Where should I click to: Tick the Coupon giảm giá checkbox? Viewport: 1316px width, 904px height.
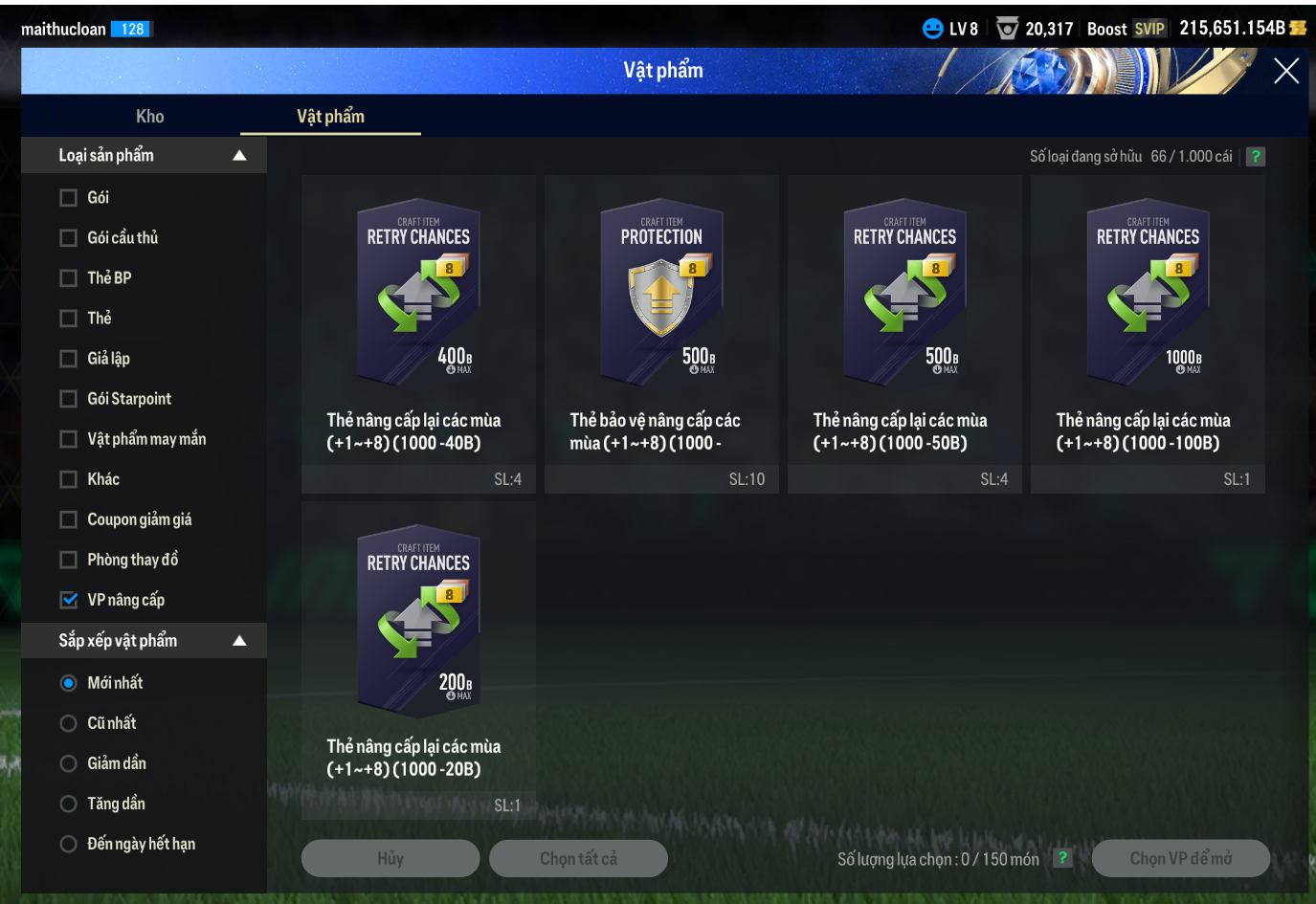(69, 519)
